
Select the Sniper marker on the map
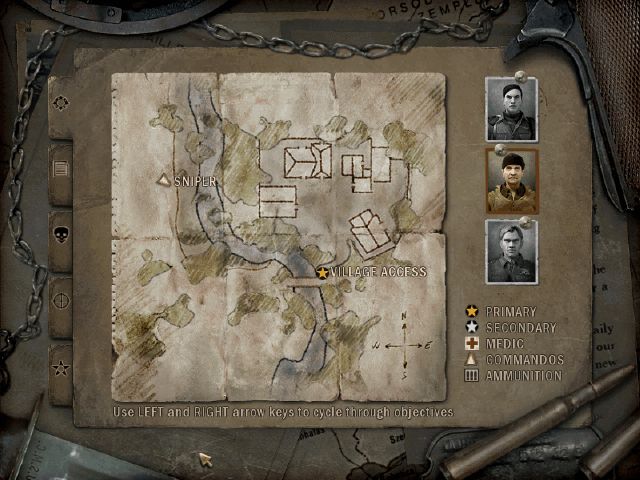click(165, 180)
